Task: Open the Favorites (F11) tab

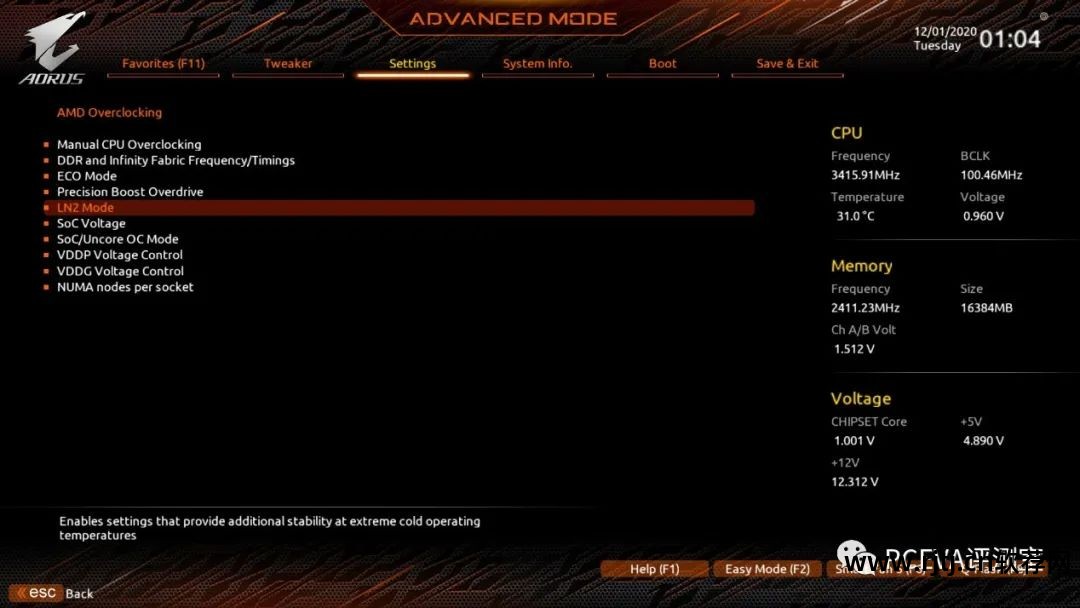Action: pyautogui.click(x=163, y=63)
